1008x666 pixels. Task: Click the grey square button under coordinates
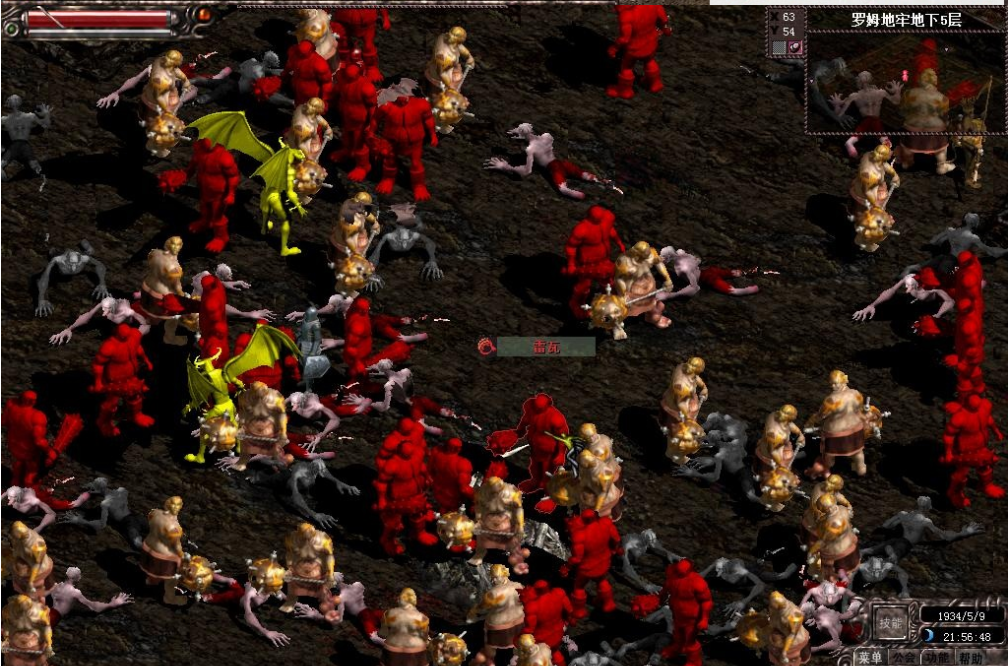[778, 47]
